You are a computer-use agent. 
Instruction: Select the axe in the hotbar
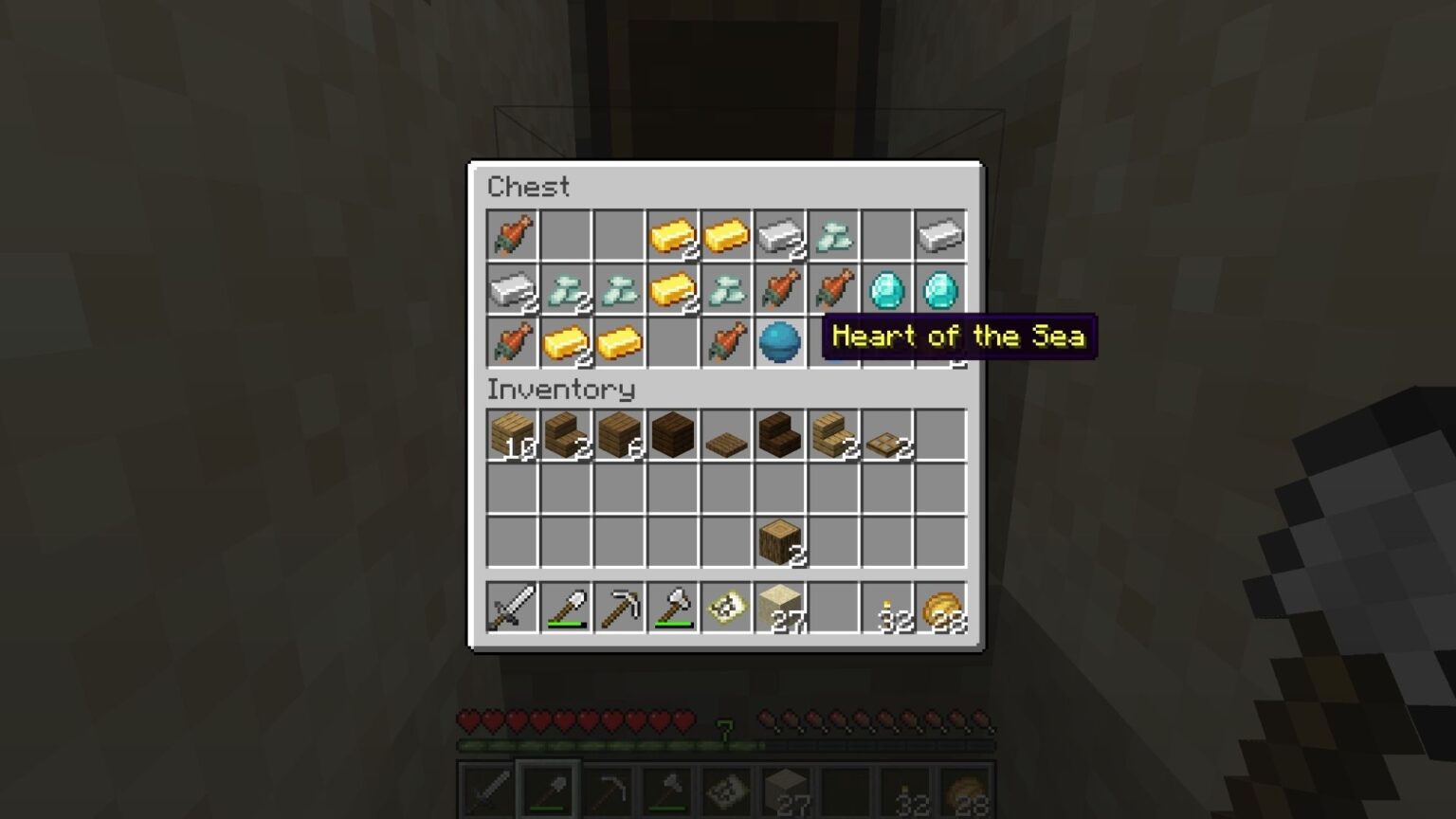pyautogui.click(x=672, y=607)
